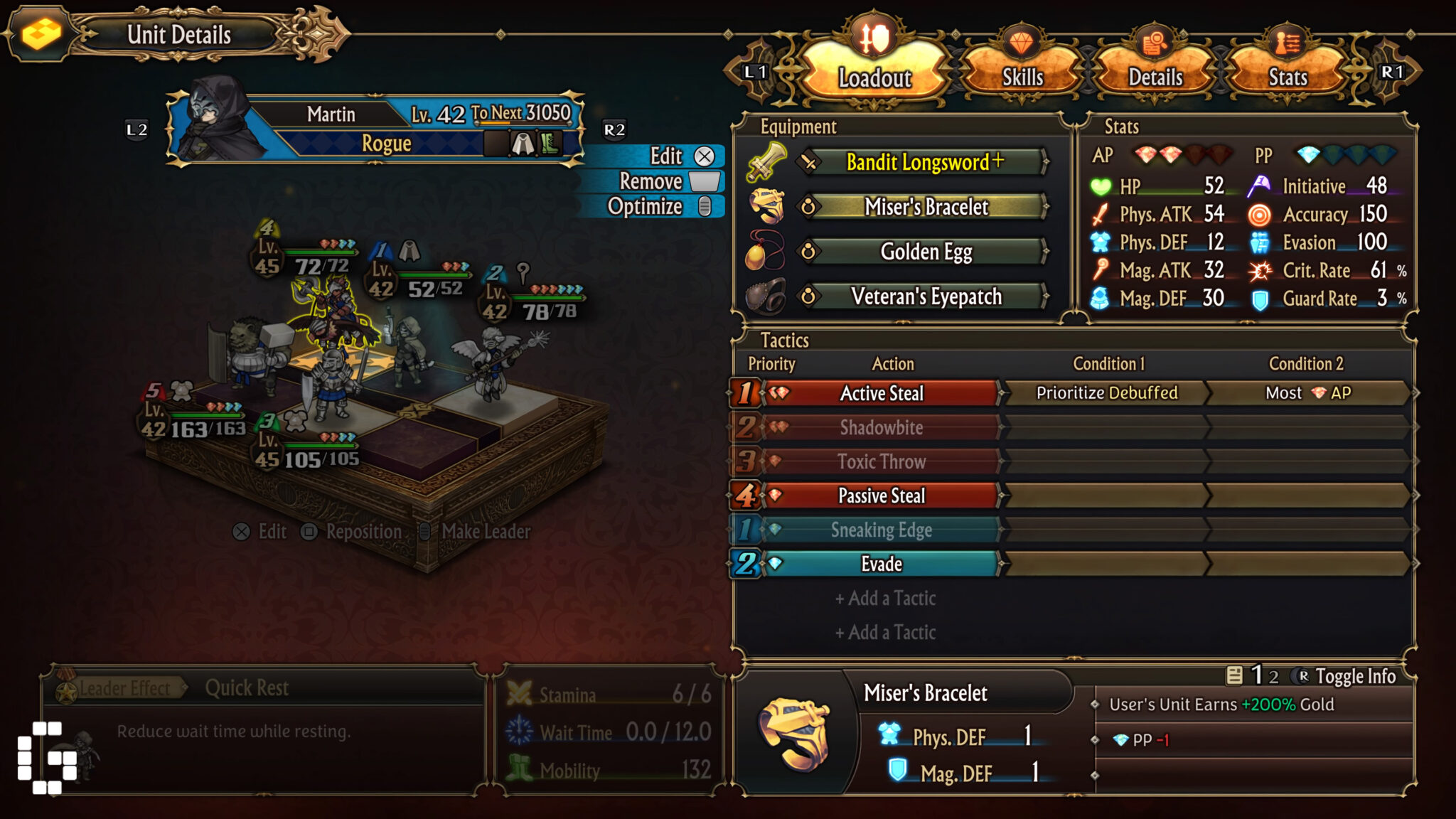Open Condition 1 selector showing Prioritize Debuffed

[1107, 392]
